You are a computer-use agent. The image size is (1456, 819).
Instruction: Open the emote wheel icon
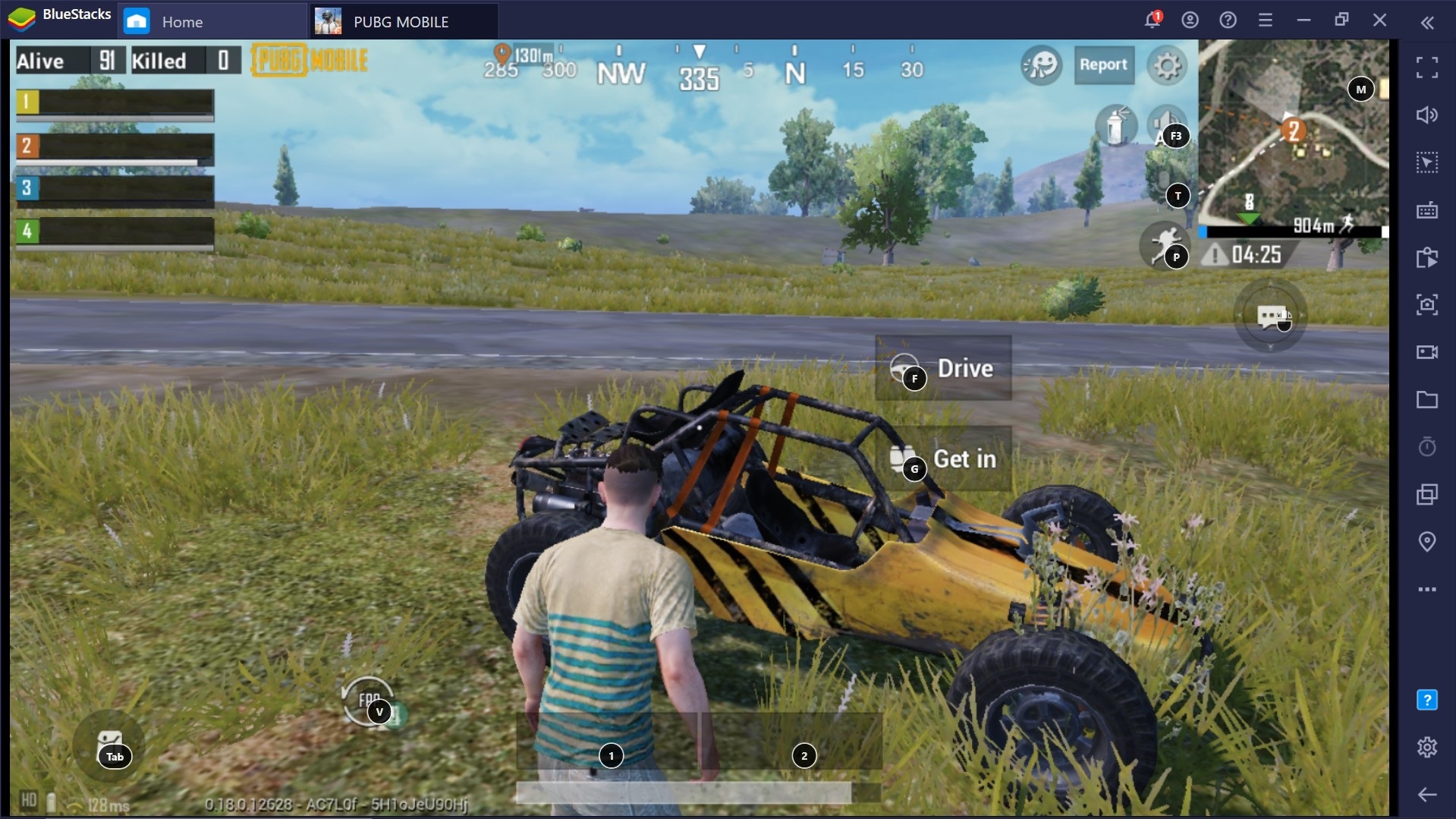click(x=1041, y=65)
